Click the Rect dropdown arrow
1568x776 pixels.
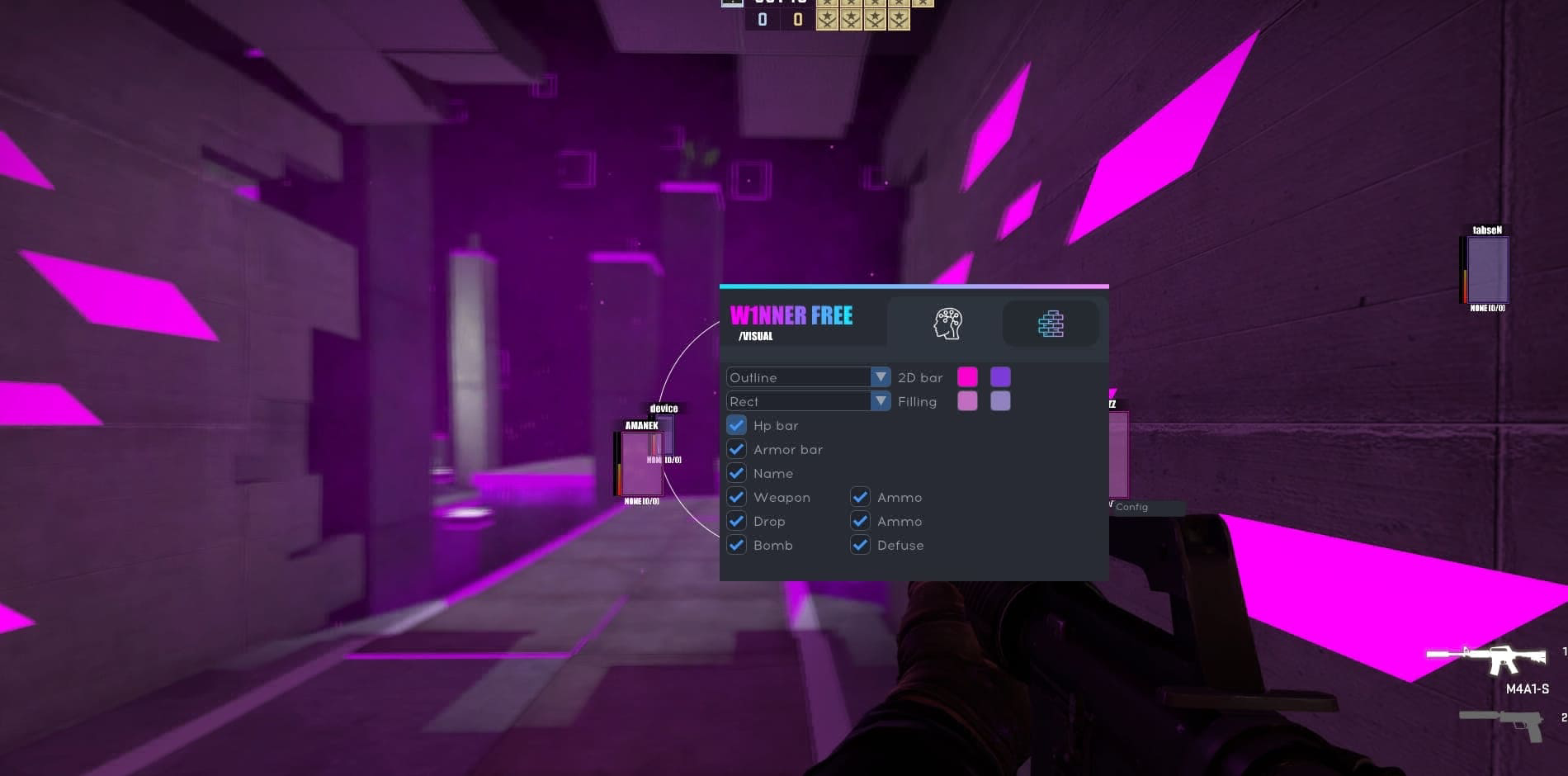point(880,401)
